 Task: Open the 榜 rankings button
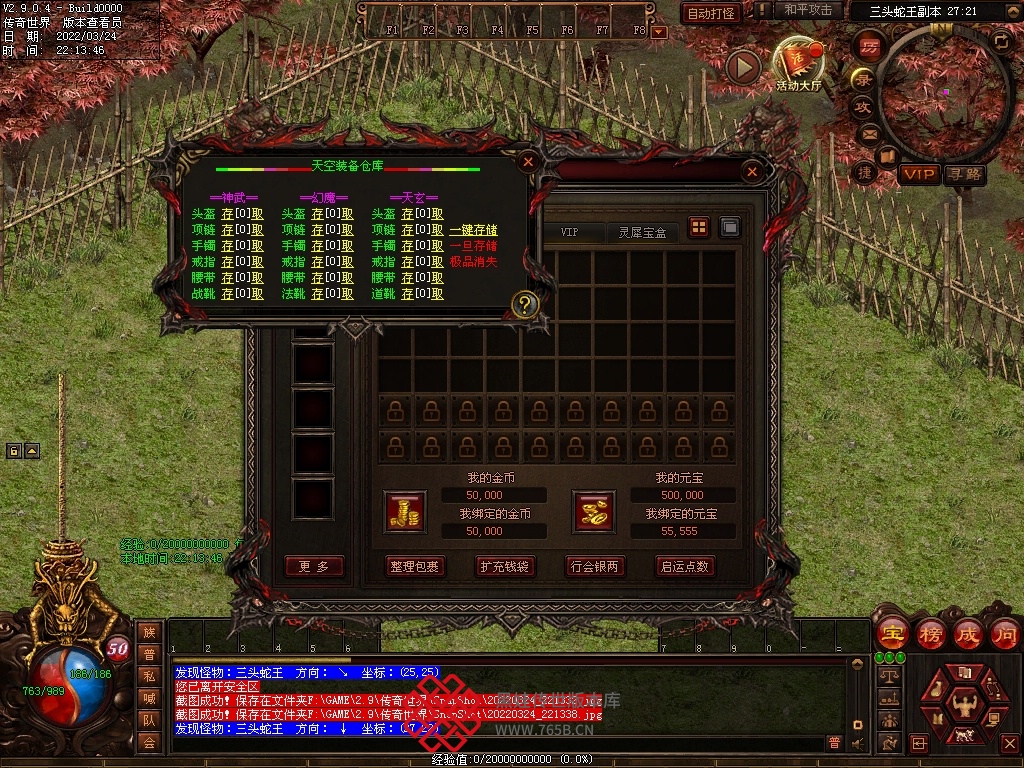point(931,634)
